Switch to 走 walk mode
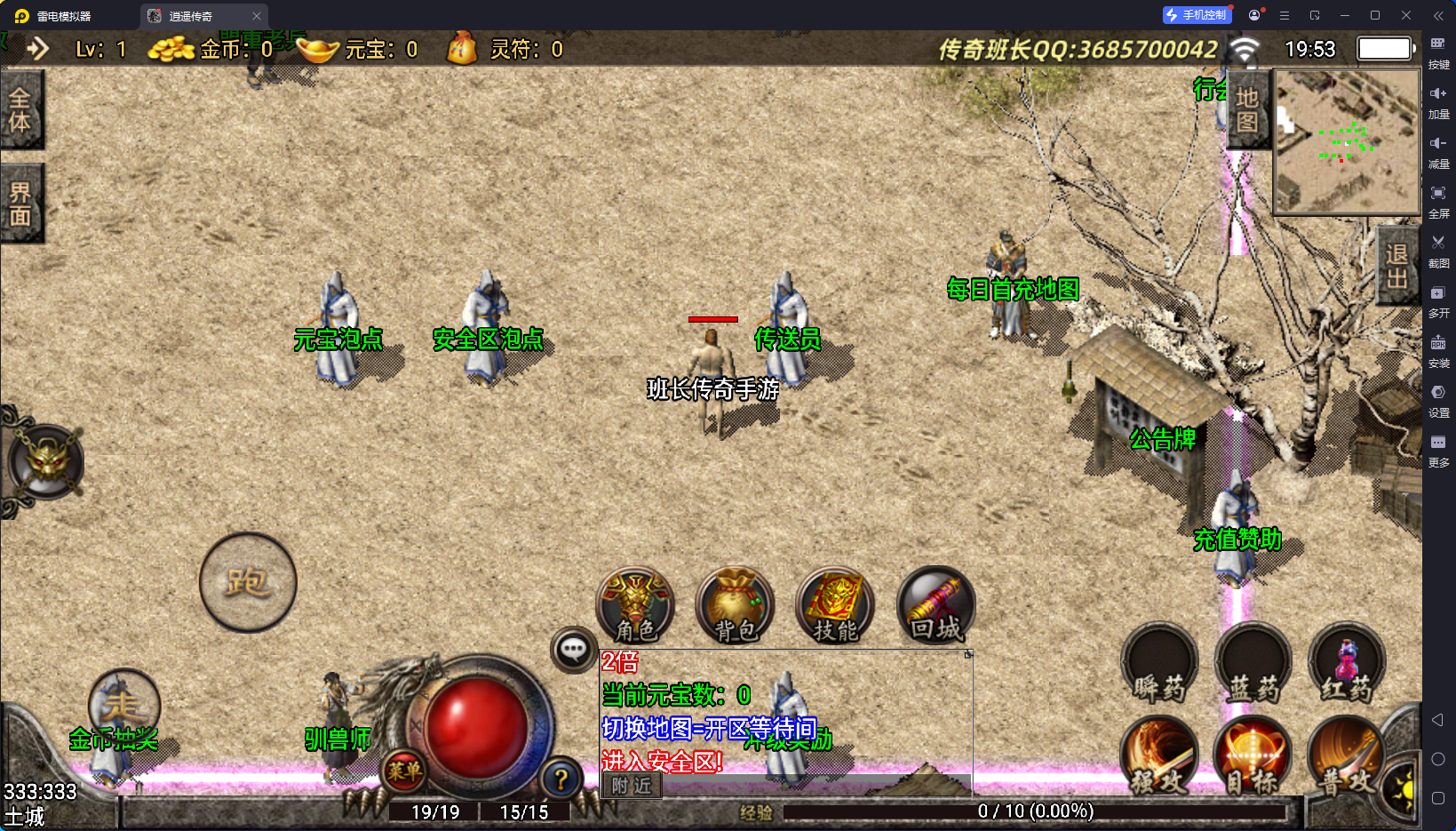Image resolution: width=1456 pixels, height=831 pixels. [x=123, y=705]
